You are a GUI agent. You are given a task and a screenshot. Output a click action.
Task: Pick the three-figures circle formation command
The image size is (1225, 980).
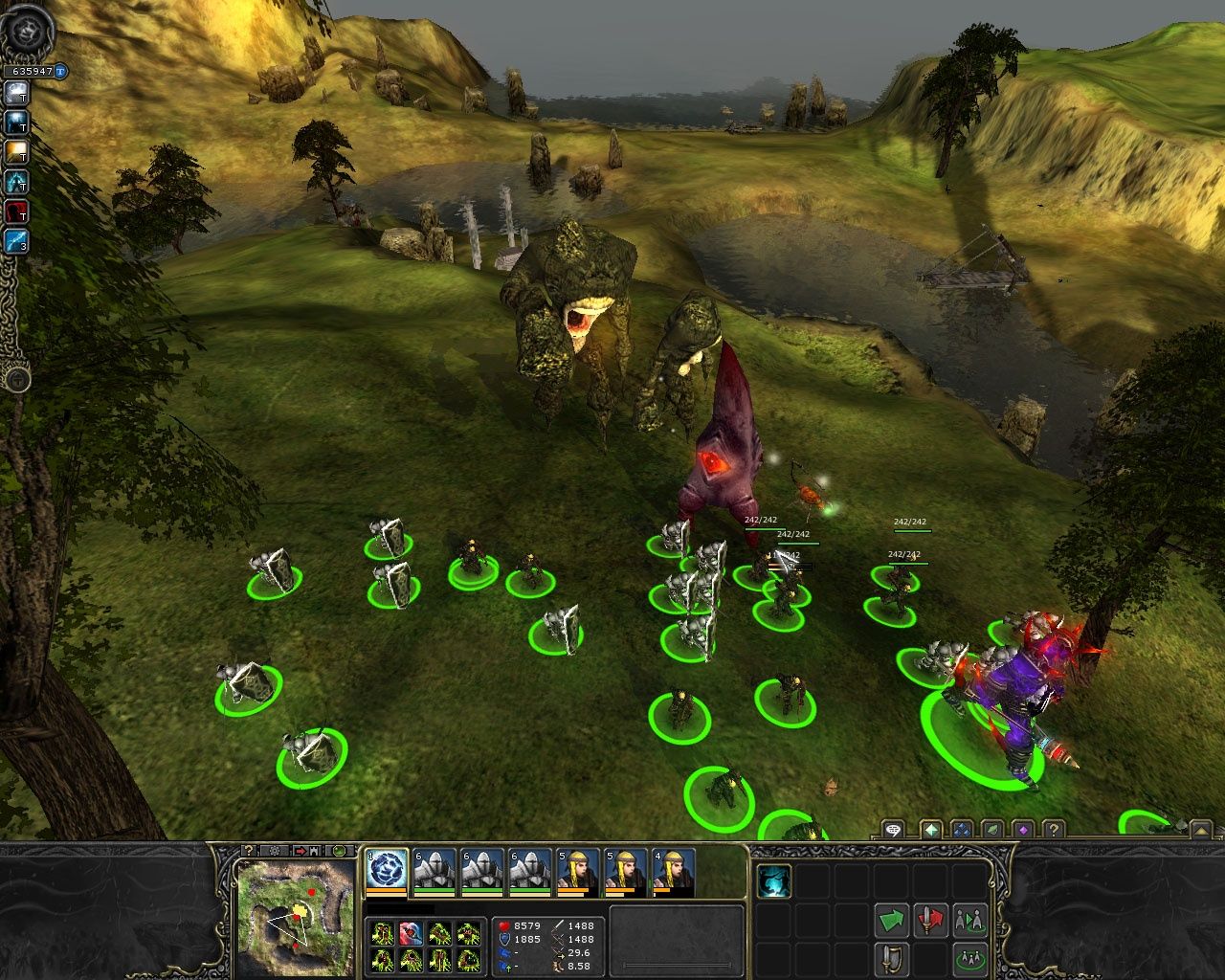pos(969,957)
